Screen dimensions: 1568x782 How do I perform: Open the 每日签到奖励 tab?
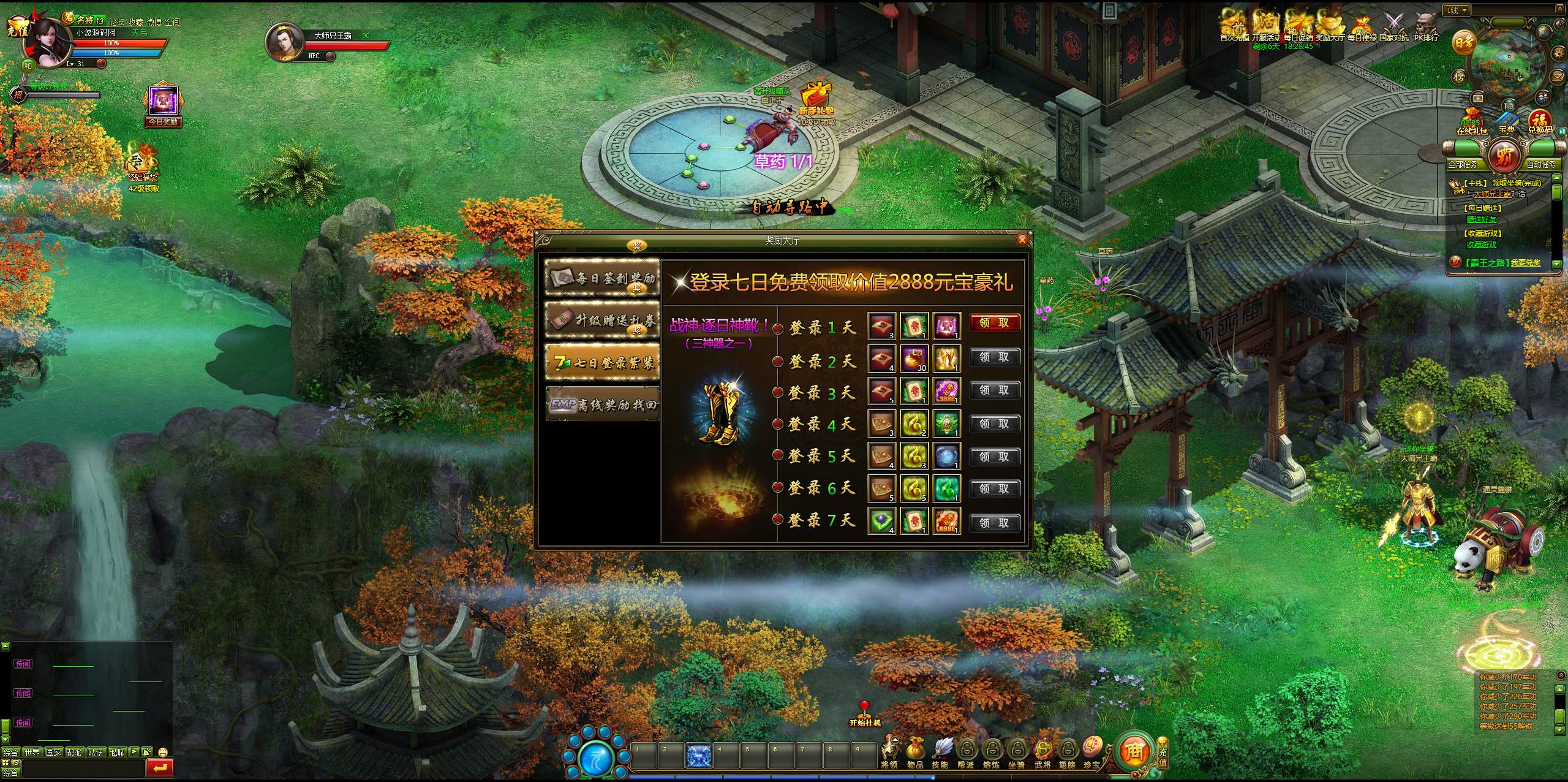coord(602,279)
